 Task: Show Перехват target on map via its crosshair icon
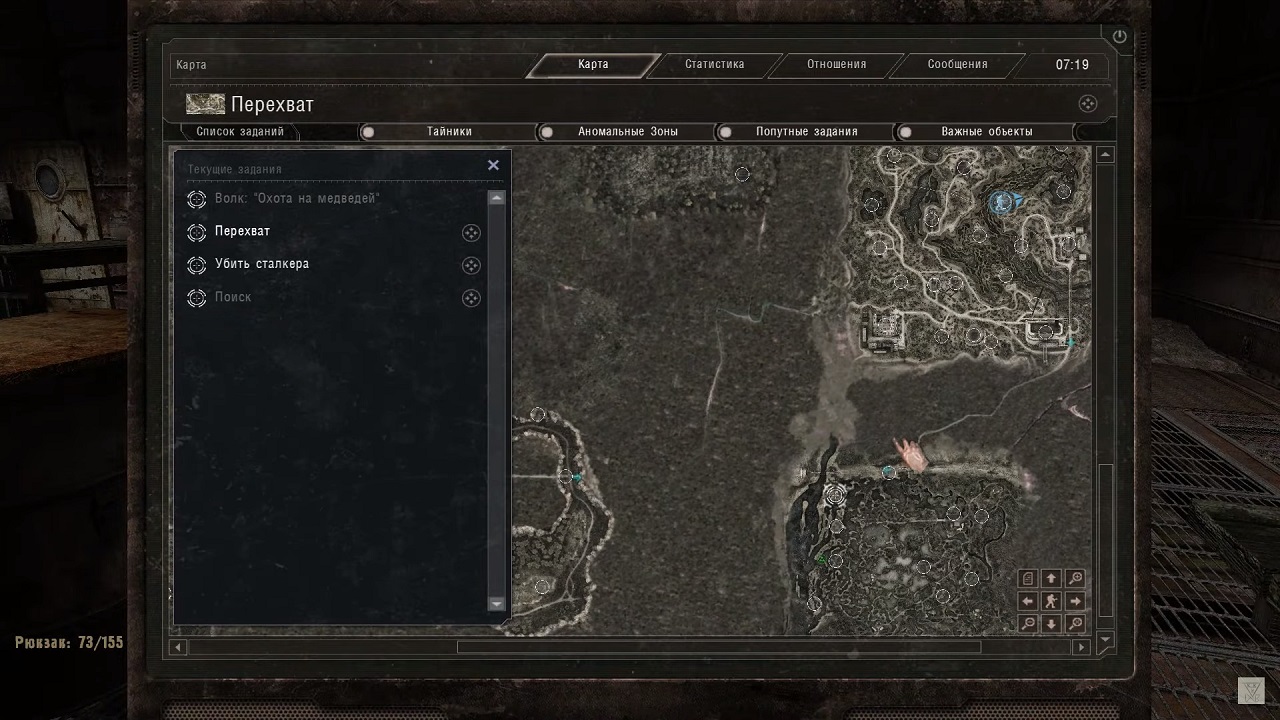pos(471,233)
